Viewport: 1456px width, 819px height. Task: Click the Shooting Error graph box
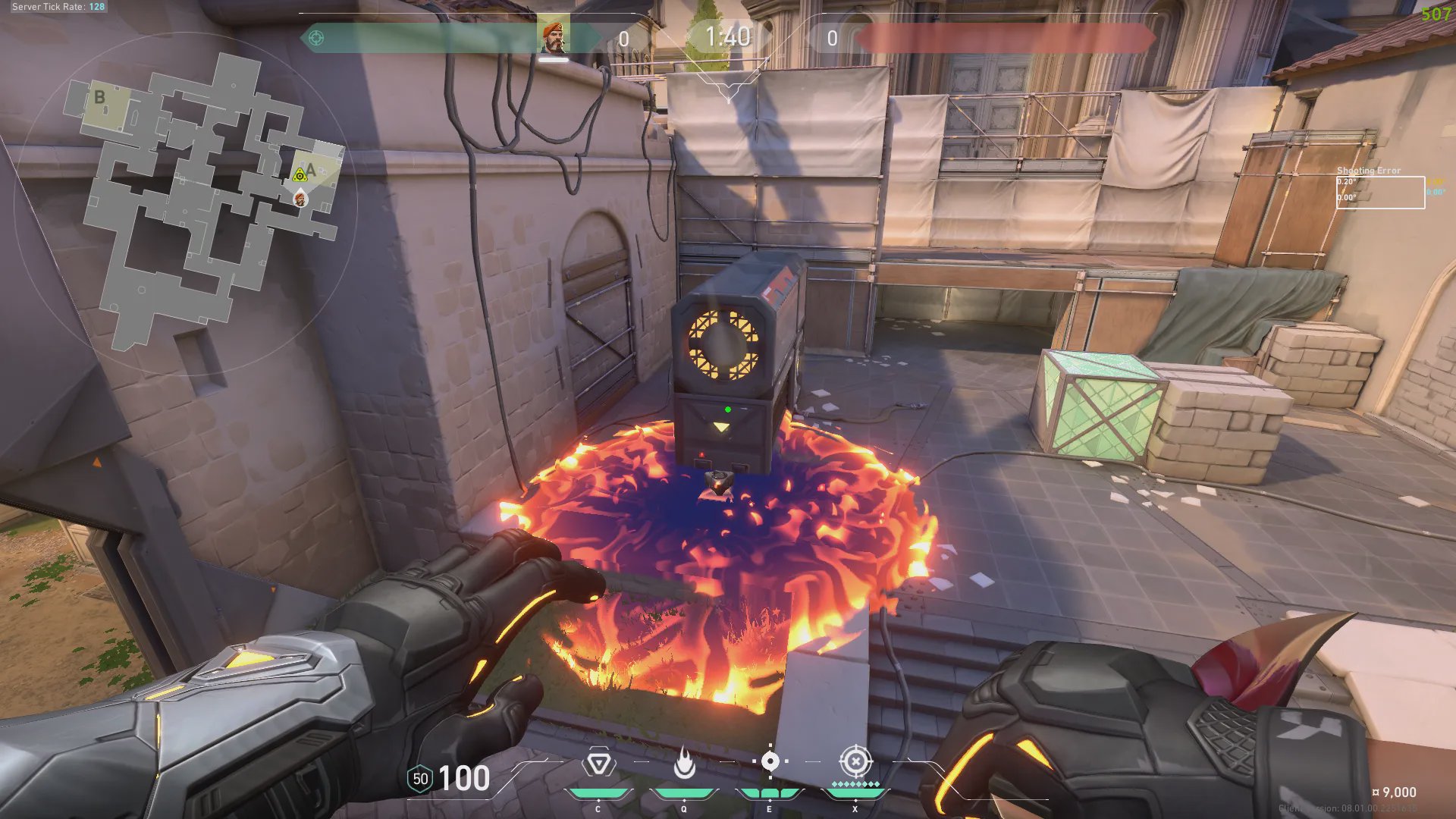coord(1380,192)
